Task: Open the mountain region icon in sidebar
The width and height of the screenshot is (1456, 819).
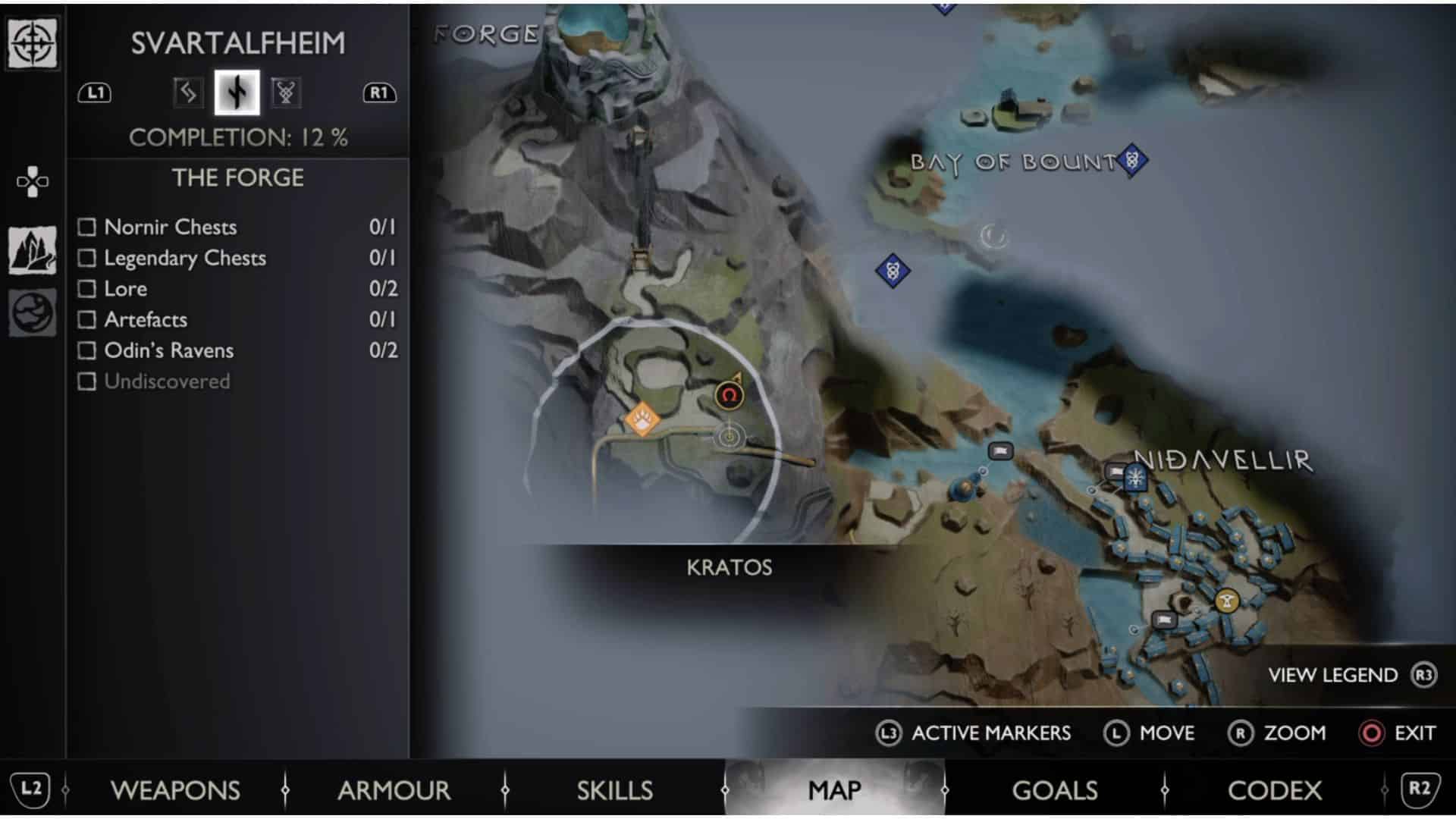Action: pos(33,250)
